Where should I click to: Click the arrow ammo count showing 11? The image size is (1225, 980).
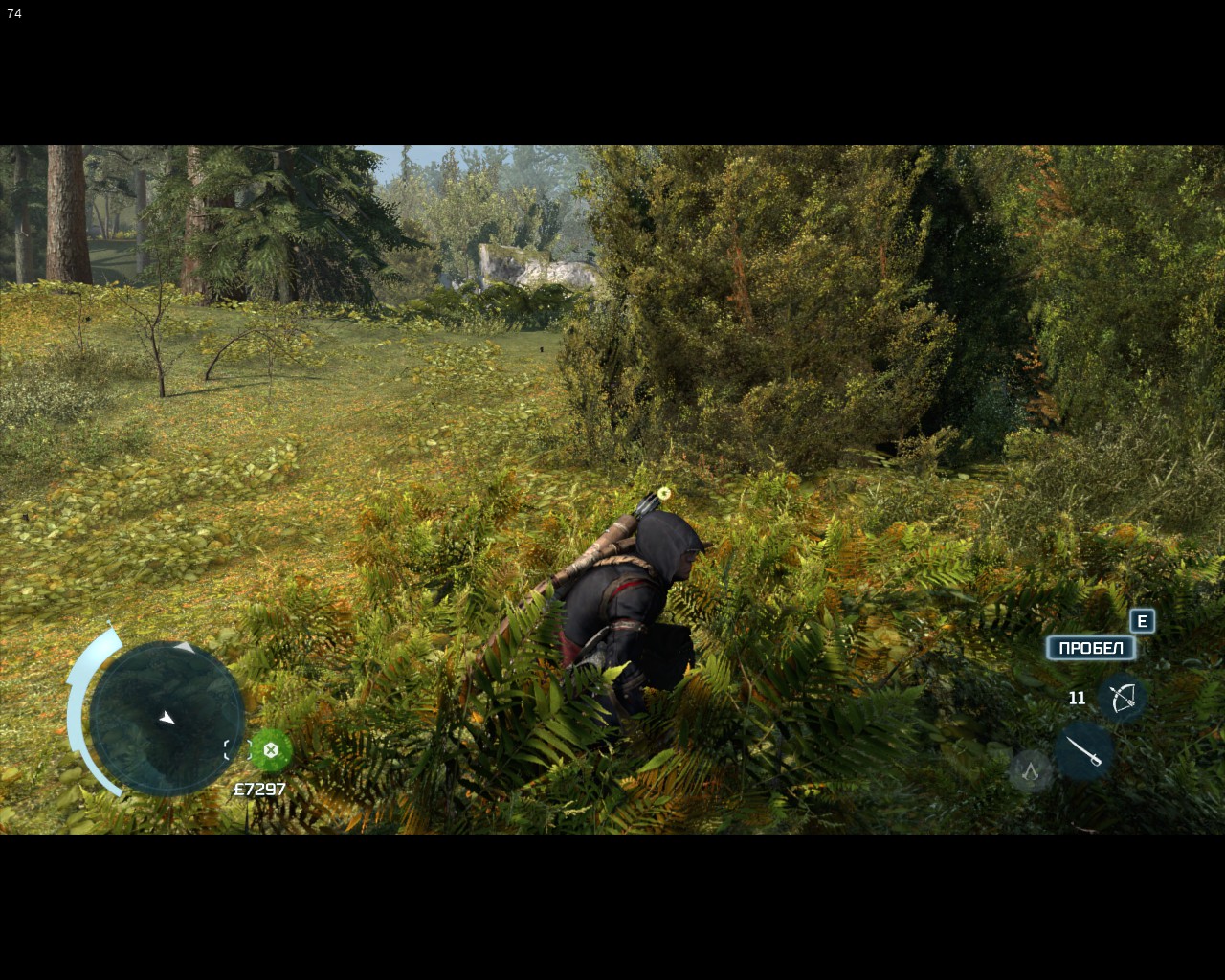pos(1076,698)
